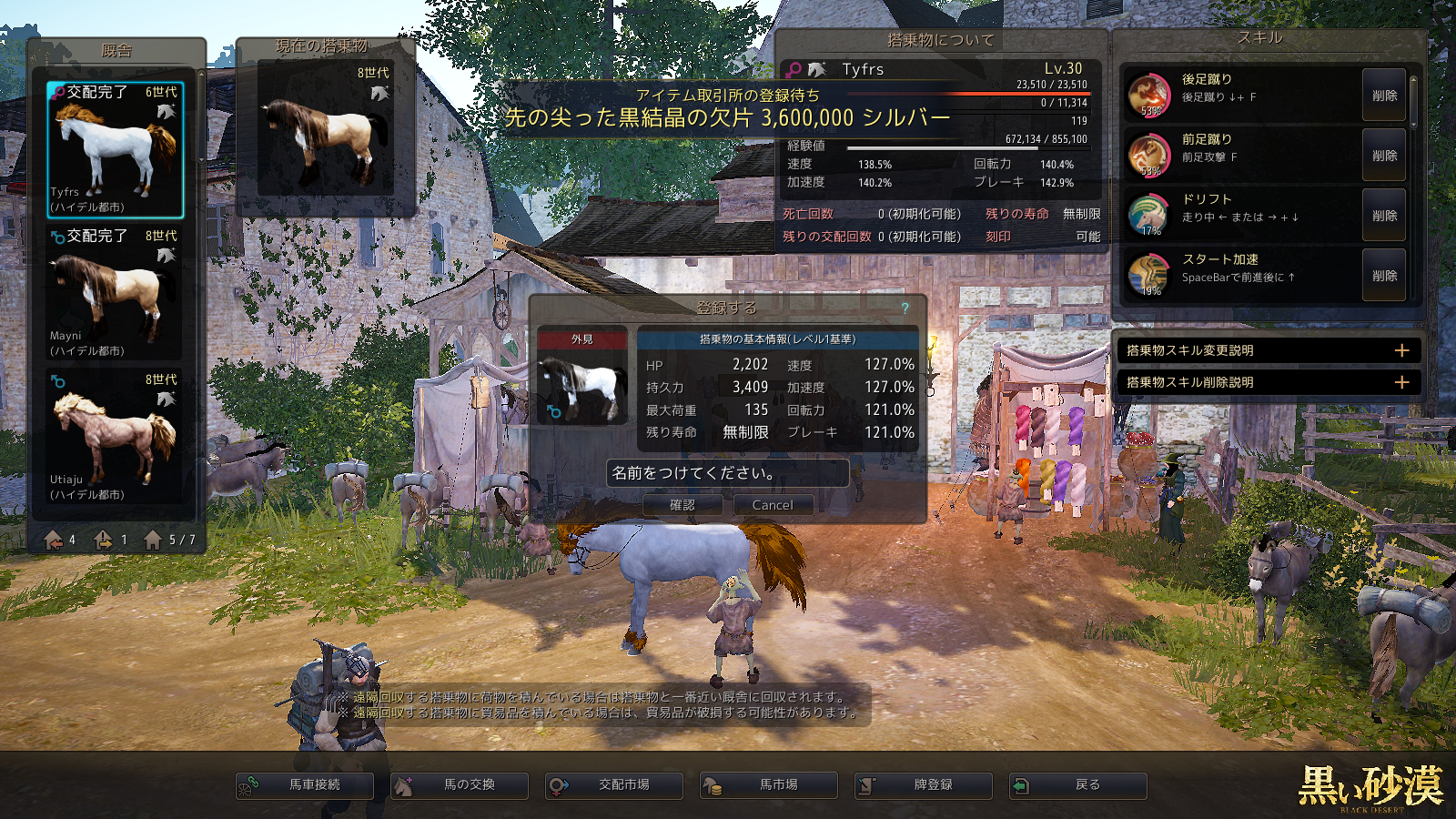This screenshot has height=819, width=1456.
Task: Open help for the 登録する dialog
Action: [x=905, y=308]
